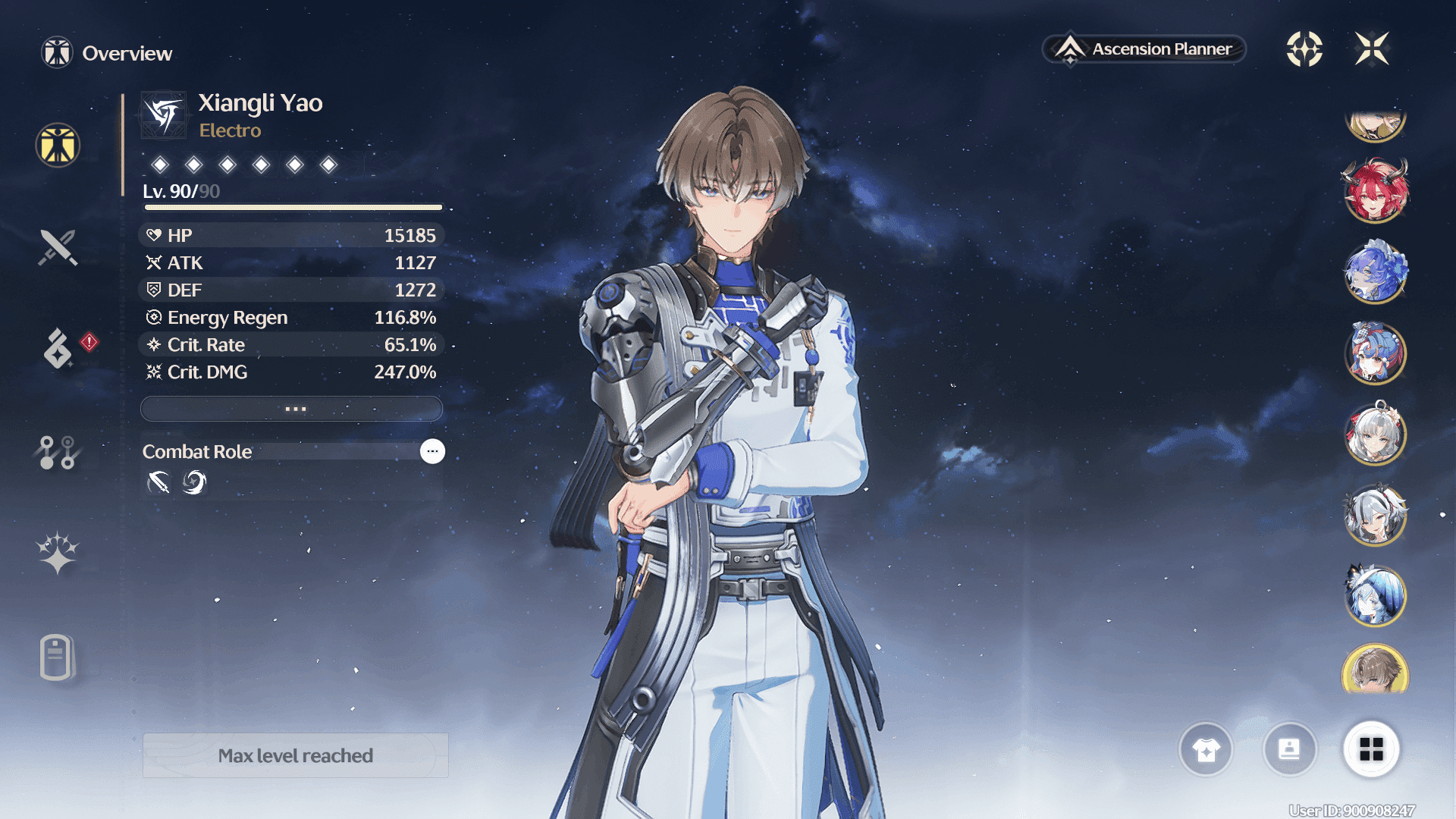Expand the full stats list with three dots

click(292, 409)
